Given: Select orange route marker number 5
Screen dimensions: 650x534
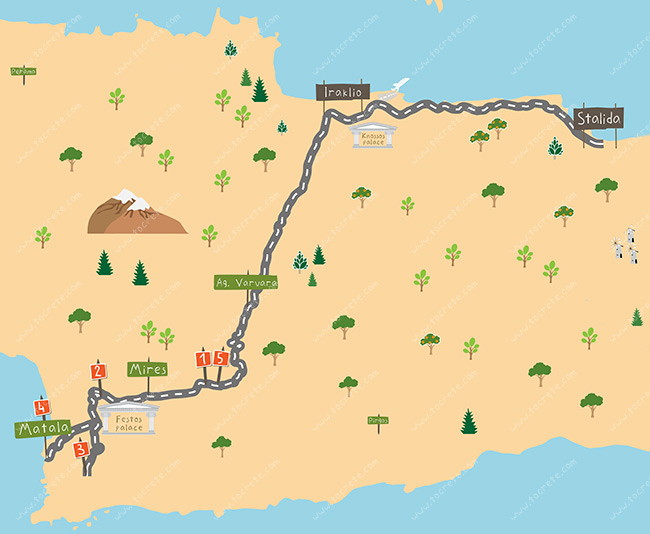Looking at the screenshot, I should pos(221,358).
